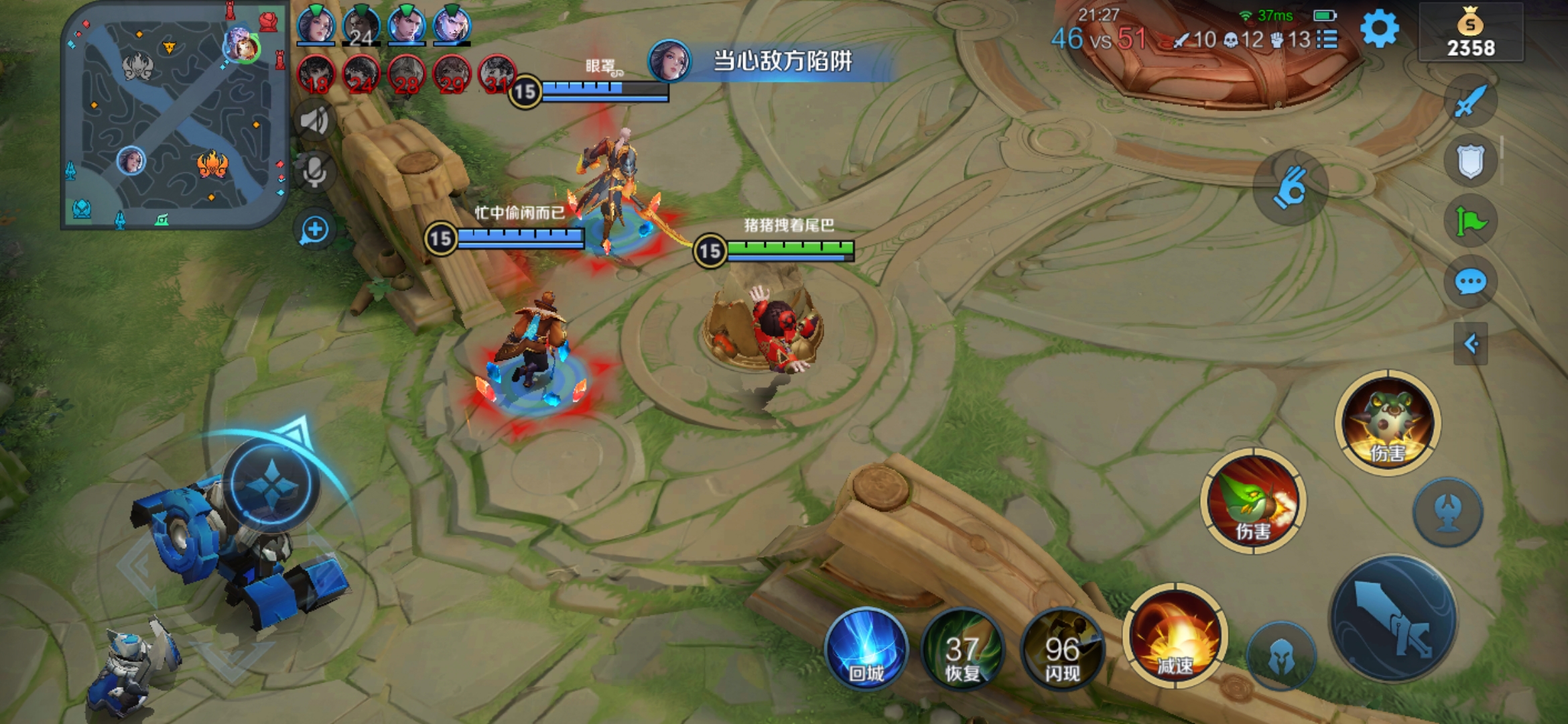Toggle the speaker voice output

(x=314, y=121)
